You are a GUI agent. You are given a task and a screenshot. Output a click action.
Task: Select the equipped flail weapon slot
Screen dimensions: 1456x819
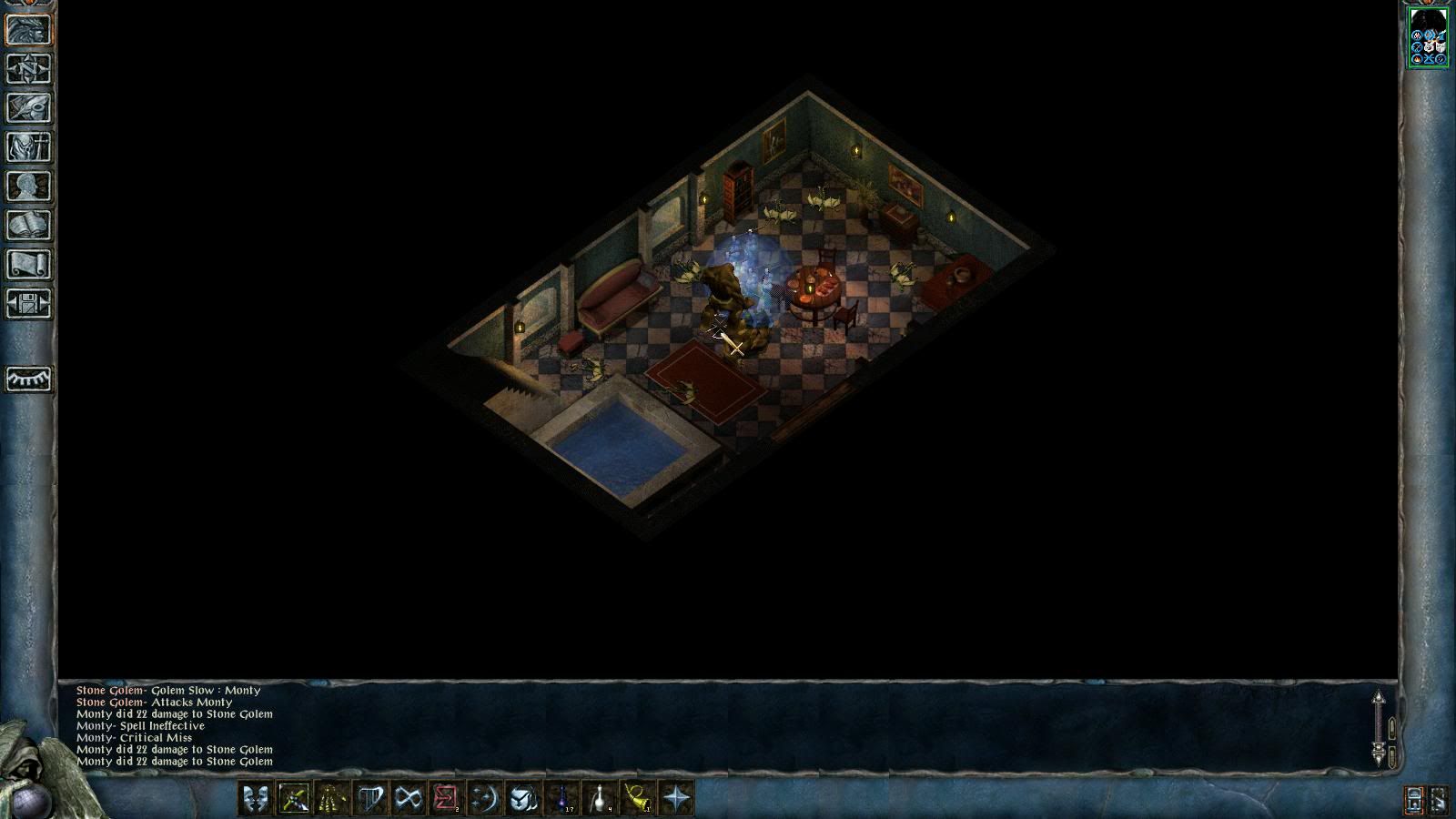[x=294, y=799]
